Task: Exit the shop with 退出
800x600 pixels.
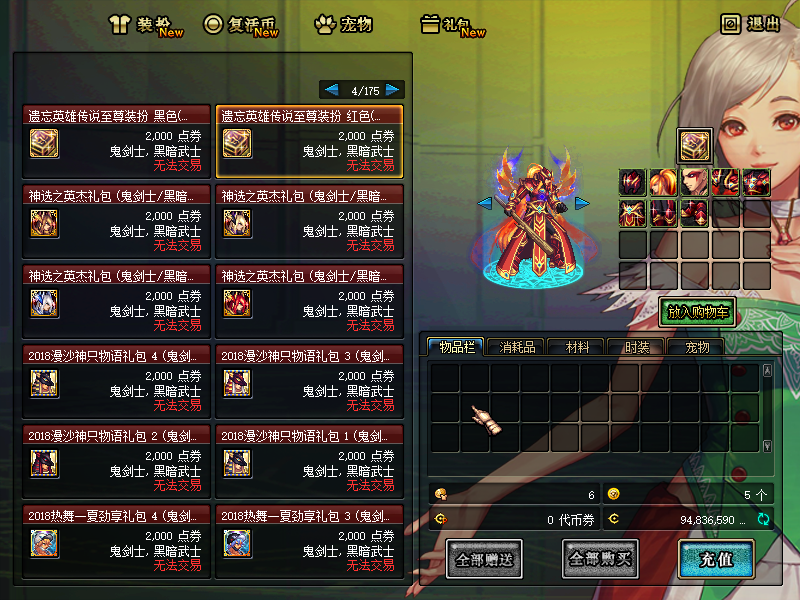Action: [750, 24]
